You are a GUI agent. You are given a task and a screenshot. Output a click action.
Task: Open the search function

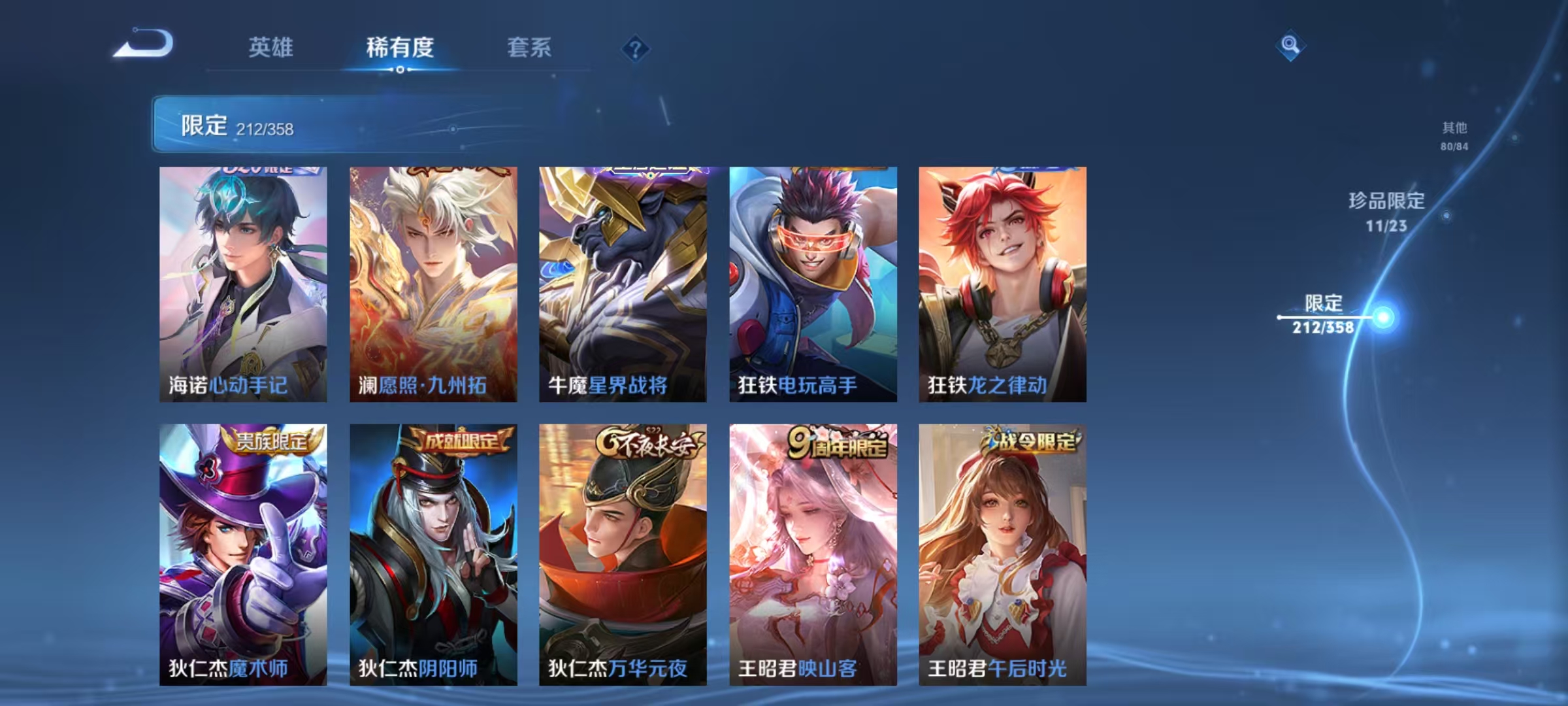1290,44
